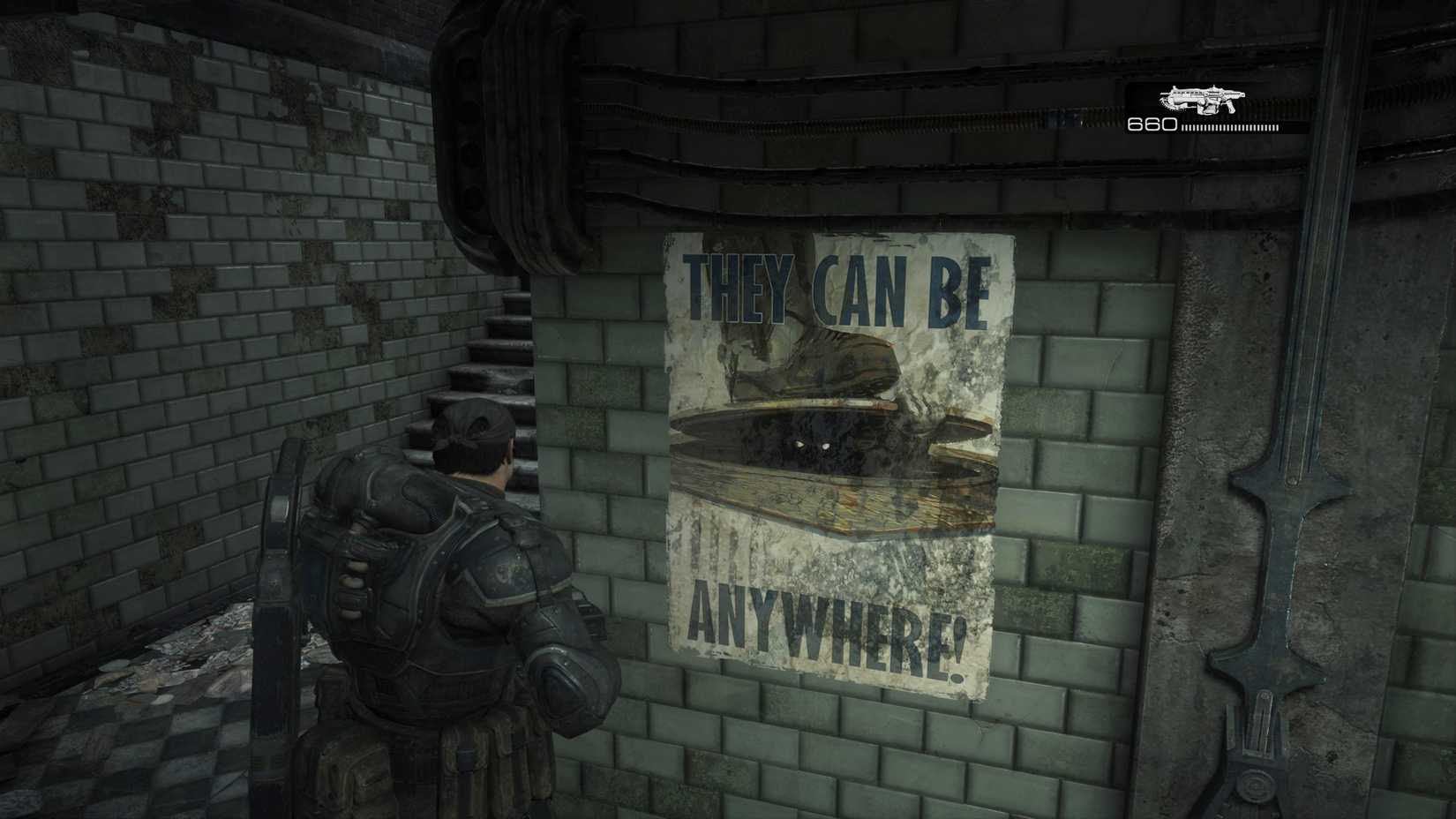Click the glowing eyes under the manhole cover
1456x819 pixels.
tap(813, 446)
